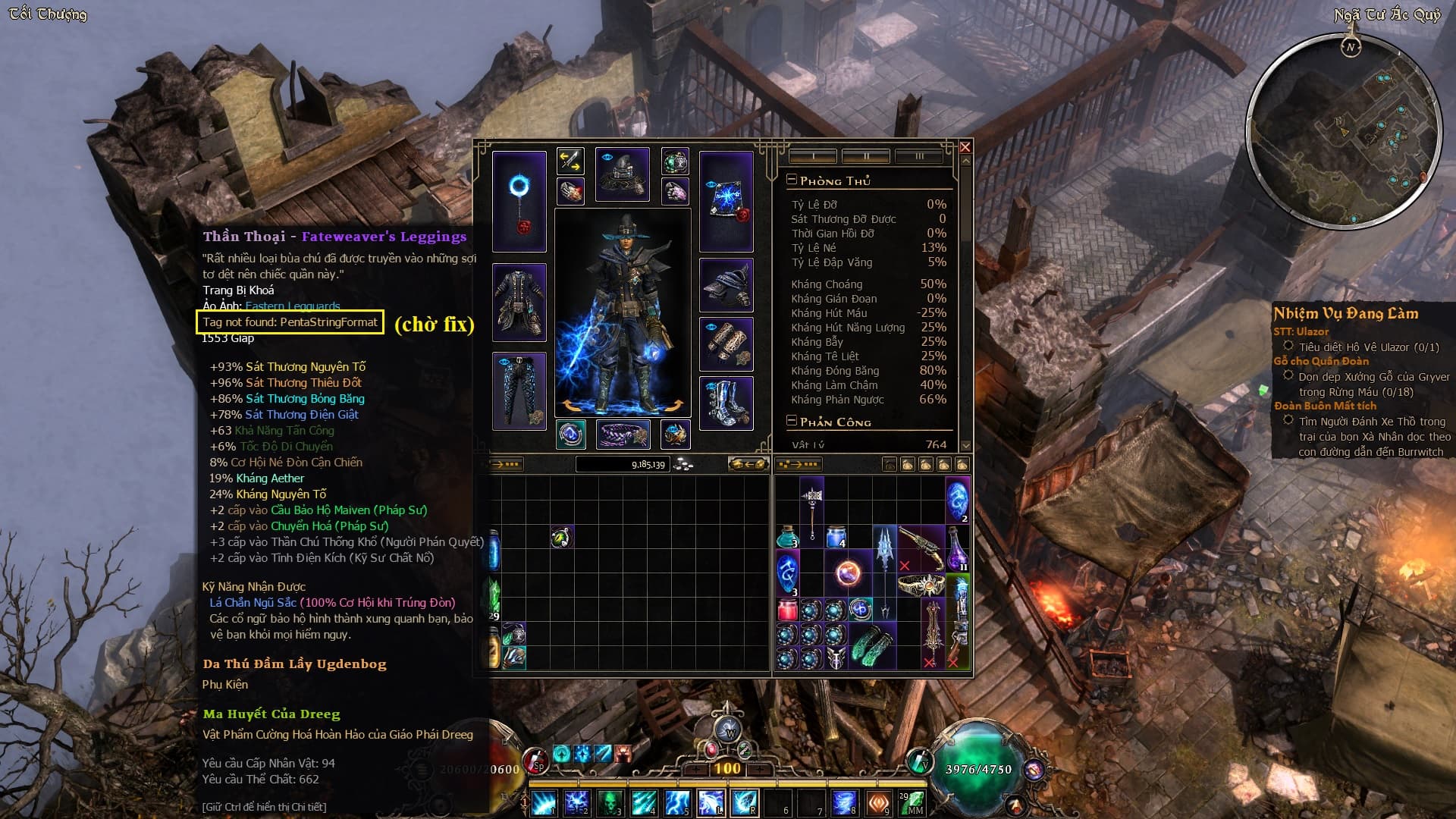Select the equipped boots slot

pyautogui.click(x=726, y=403)
